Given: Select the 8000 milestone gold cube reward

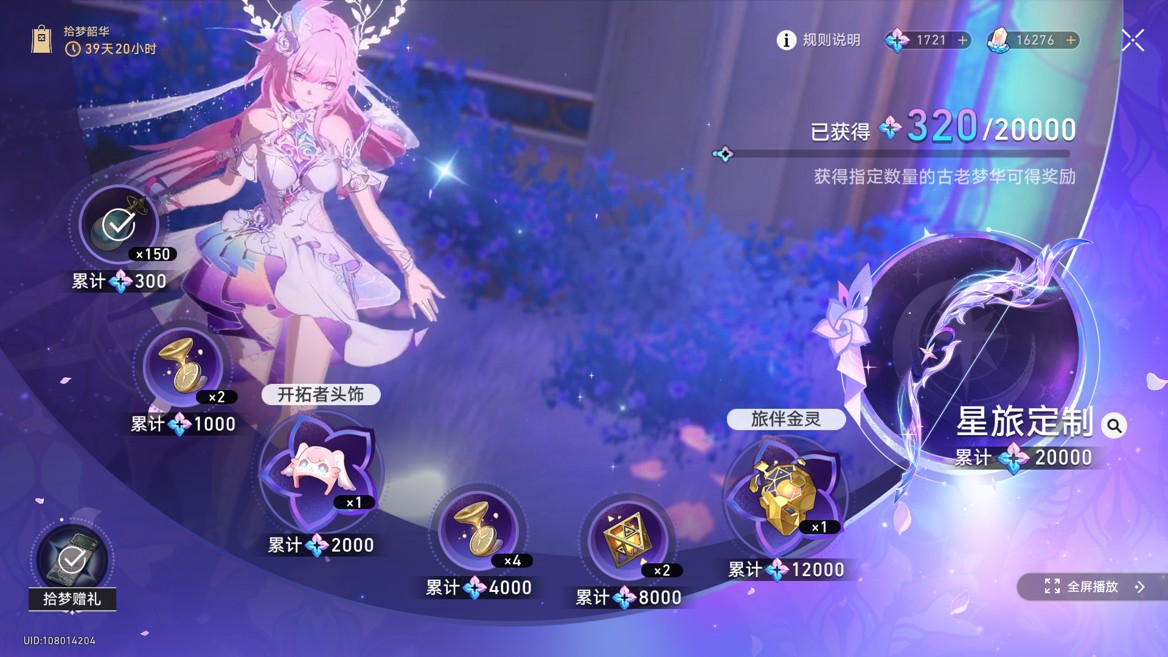Looking at the screenshot, I should 628,540.
